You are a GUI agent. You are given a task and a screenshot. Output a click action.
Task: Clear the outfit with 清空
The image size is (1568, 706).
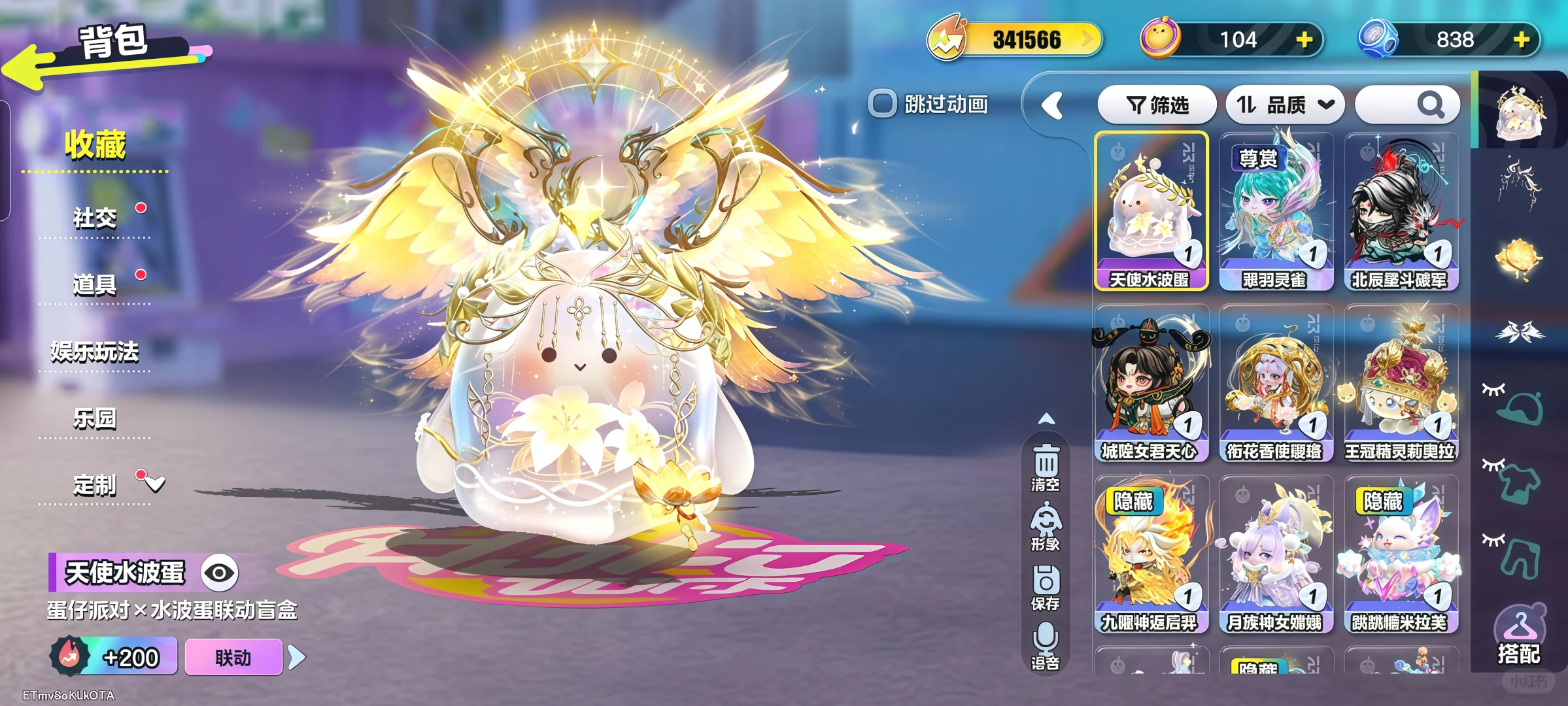[x=1046, y=467]
